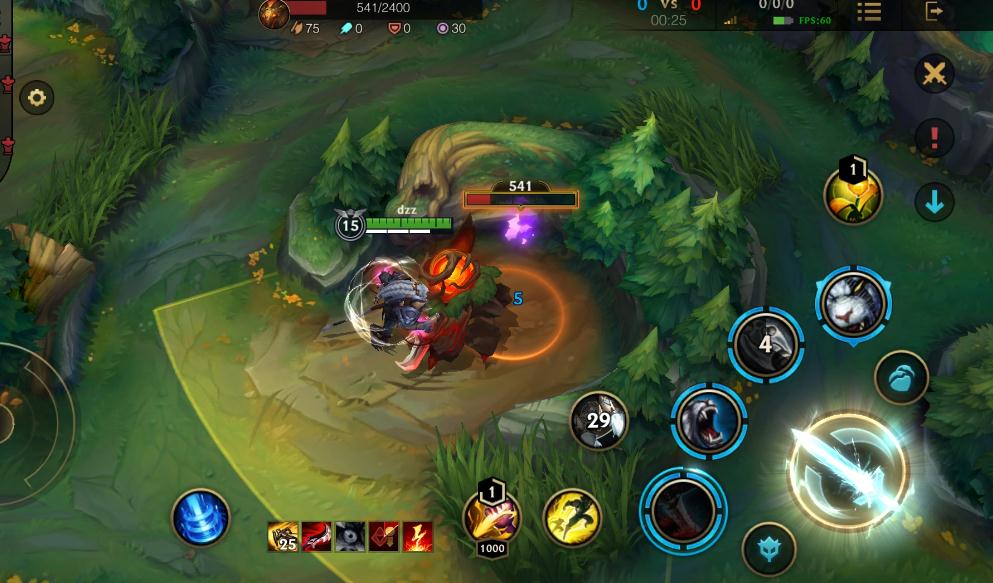The image size is (993, 583).
Task: Trigger the dark red ability in the blue ring
Action: click(683, 510)
